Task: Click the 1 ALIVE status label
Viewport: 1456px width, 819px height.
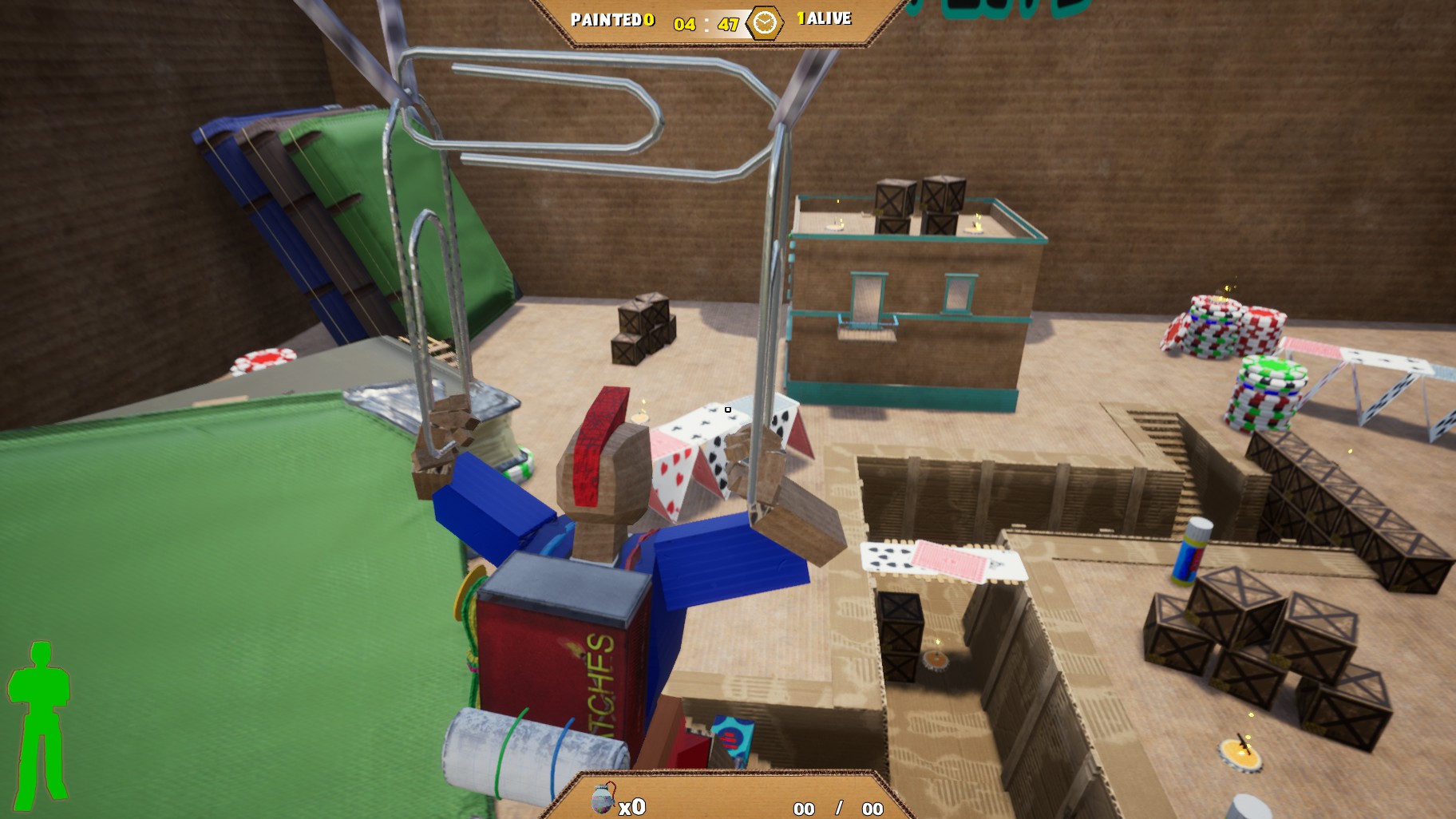Action: (824, 18)
